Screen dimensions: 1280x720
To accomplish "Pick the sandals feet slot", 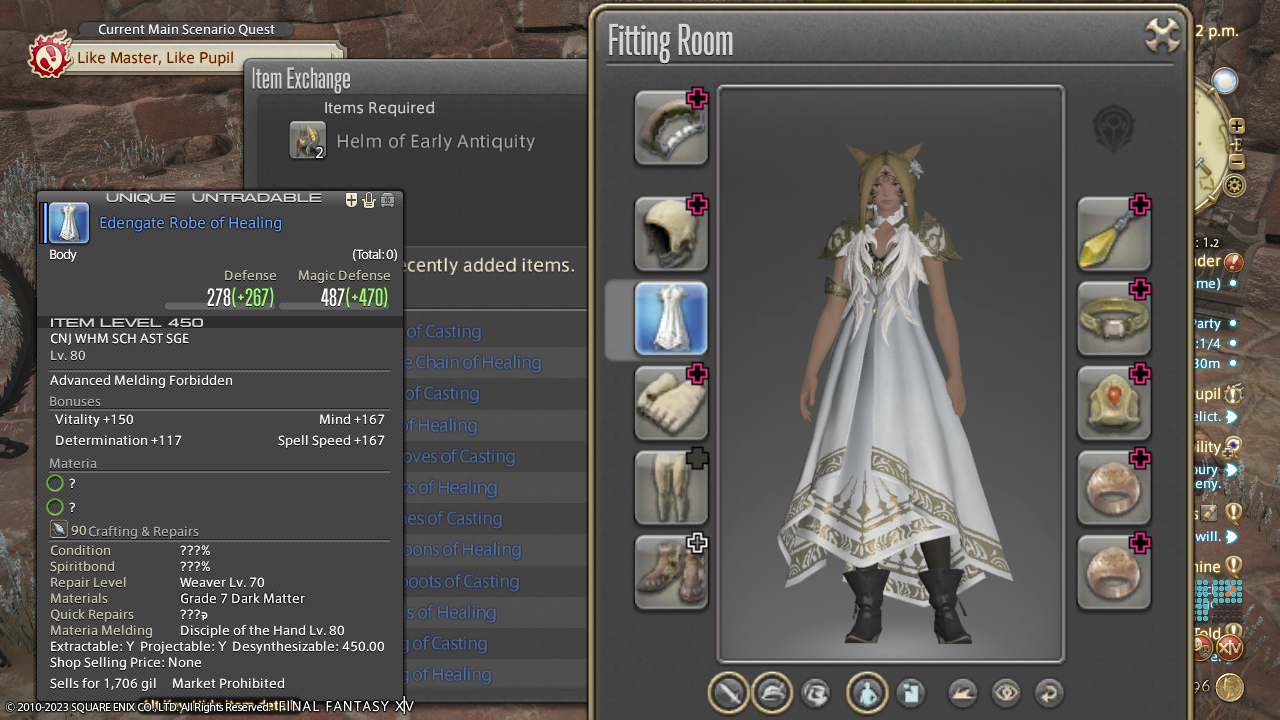I will click(671, 572).
